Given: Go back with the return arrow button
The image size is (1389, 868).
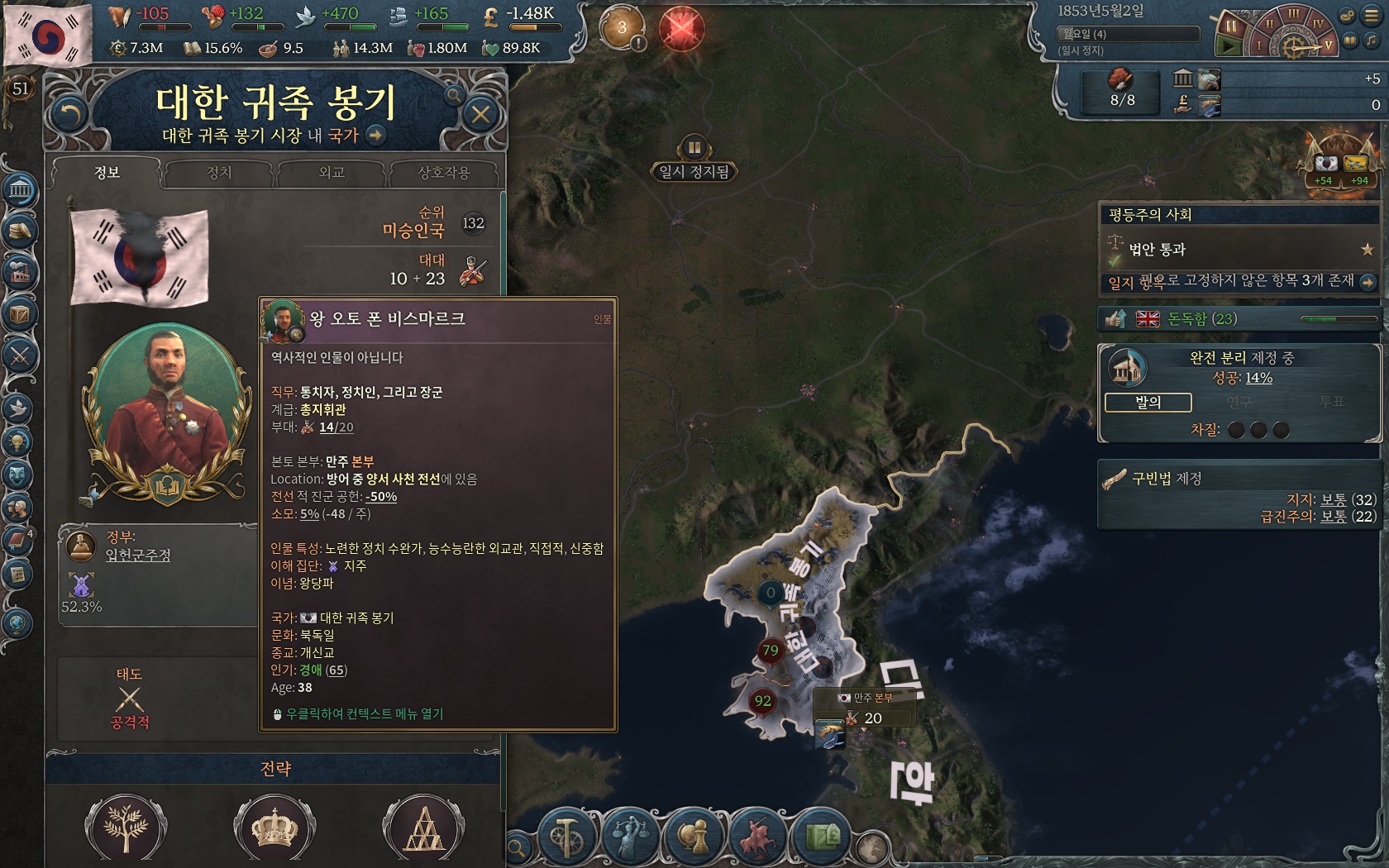Looking at the screenshot, I should [x=69, y=115].
